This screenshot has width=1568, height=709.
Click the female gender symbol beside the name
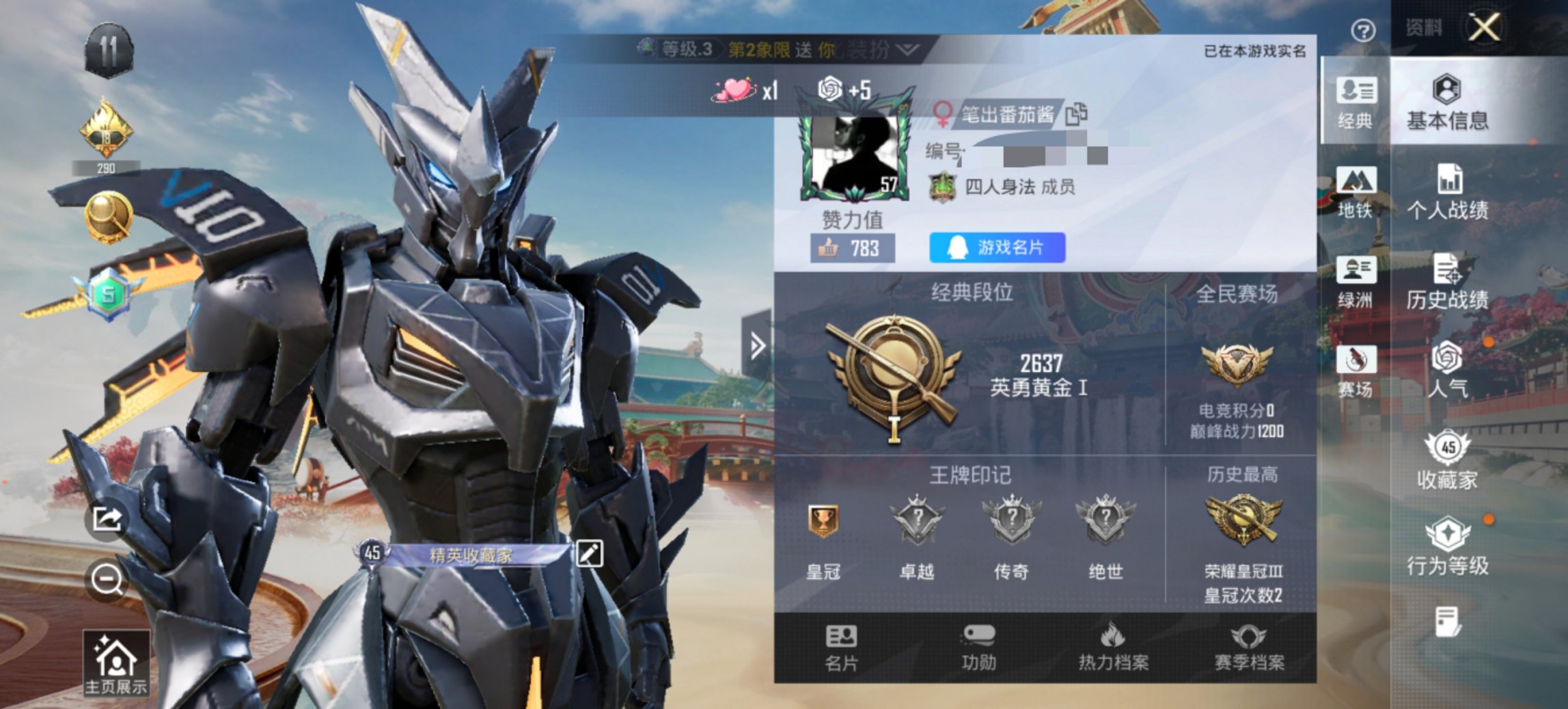tap(943, 113)
